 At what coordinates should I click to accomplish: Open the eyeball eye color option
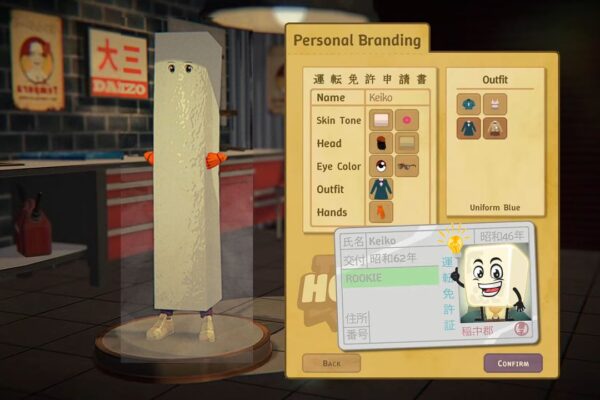381,166
